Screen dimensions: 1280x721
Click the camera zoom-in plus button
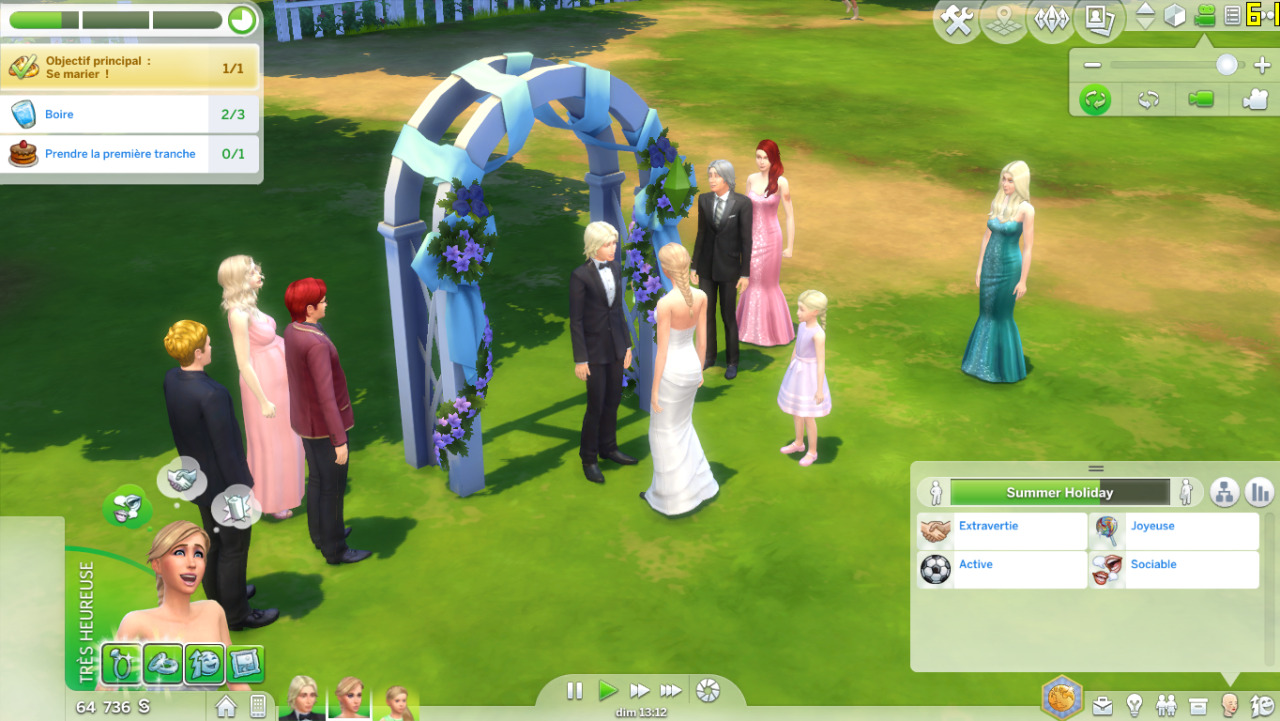point(1261,65)
